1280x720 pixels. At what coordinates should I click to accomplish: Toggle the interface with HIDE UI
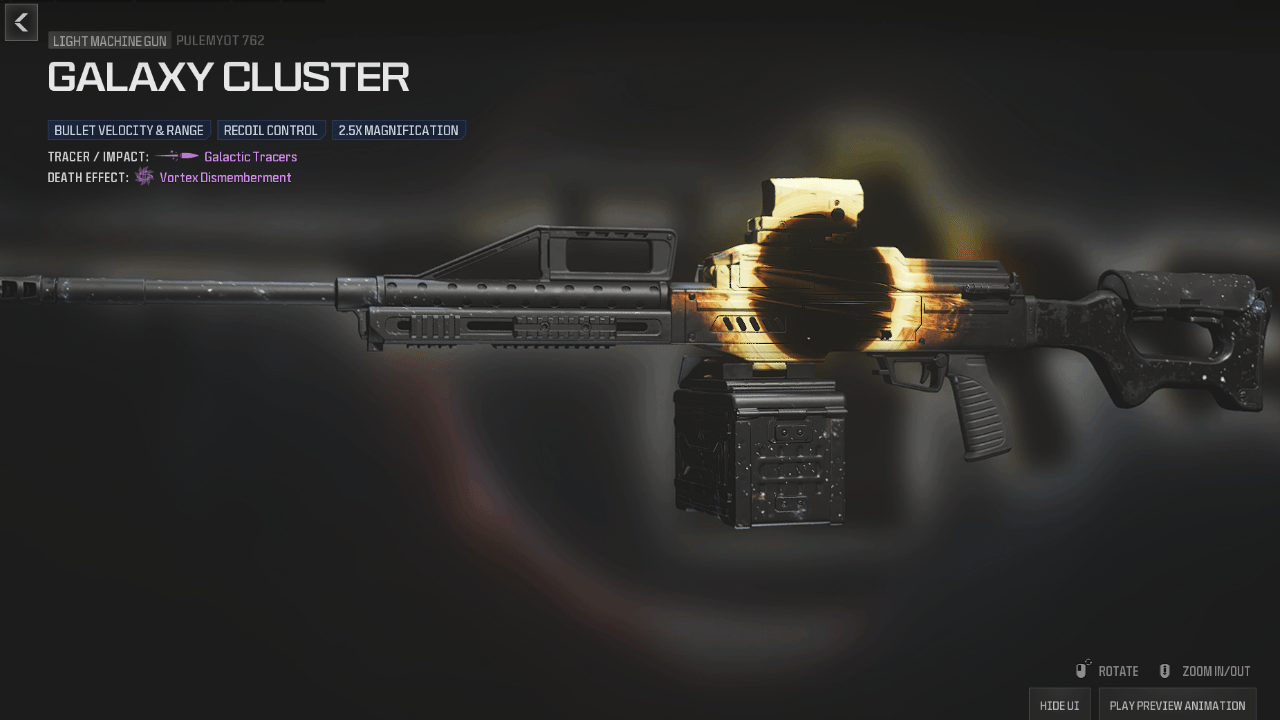coord(1059,705)
